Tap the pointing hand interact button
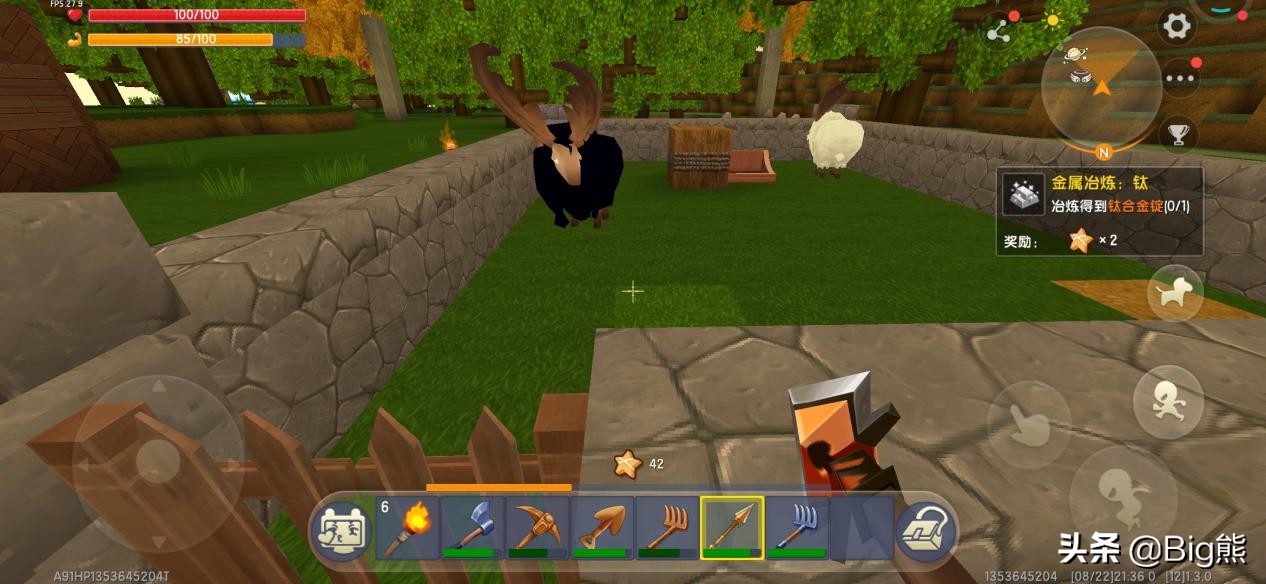 [x=1029, y=425]
